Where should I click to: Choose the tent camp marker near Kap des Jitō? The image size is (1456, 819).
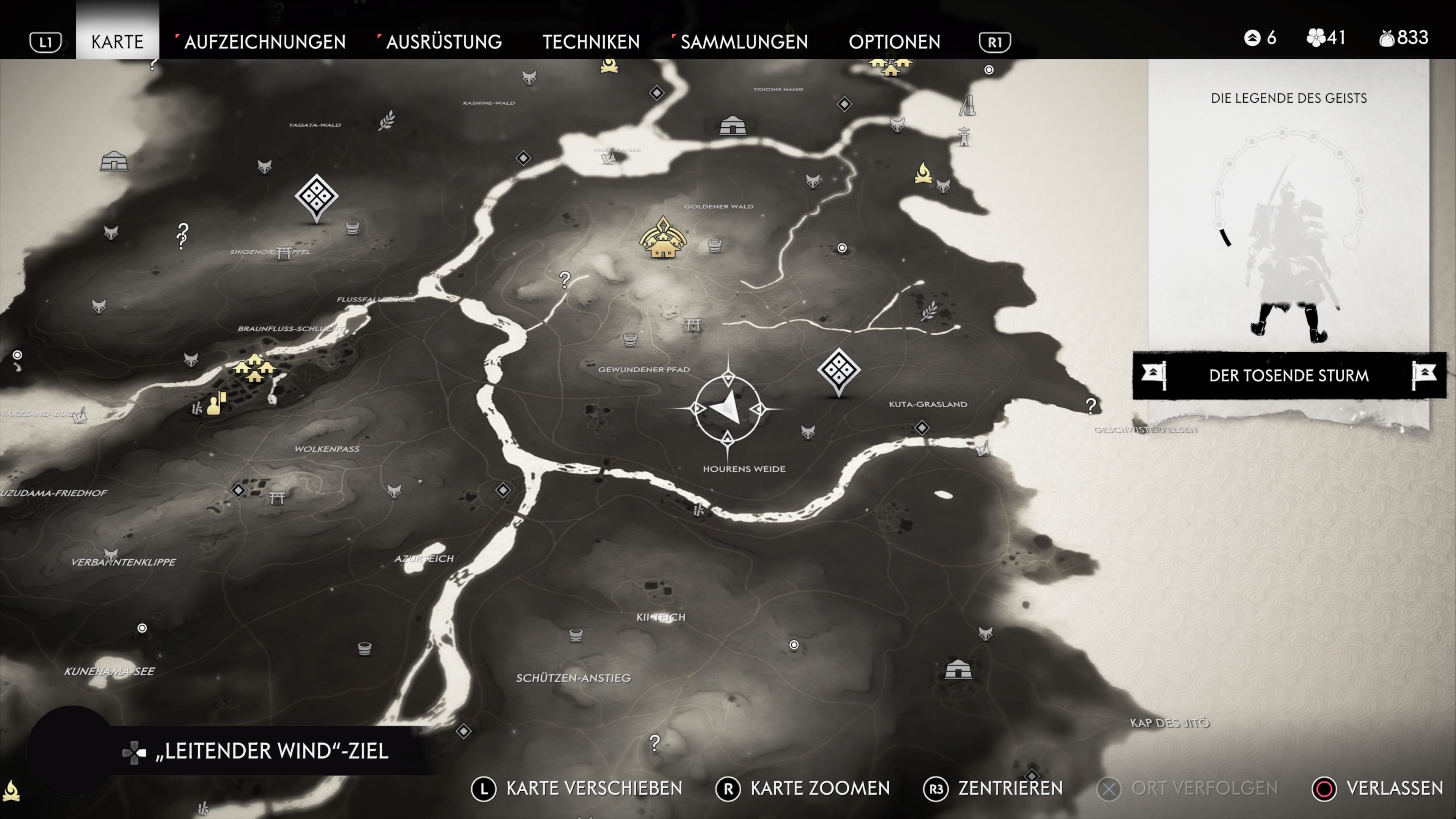pyautogui.click(x=958, y=669)
